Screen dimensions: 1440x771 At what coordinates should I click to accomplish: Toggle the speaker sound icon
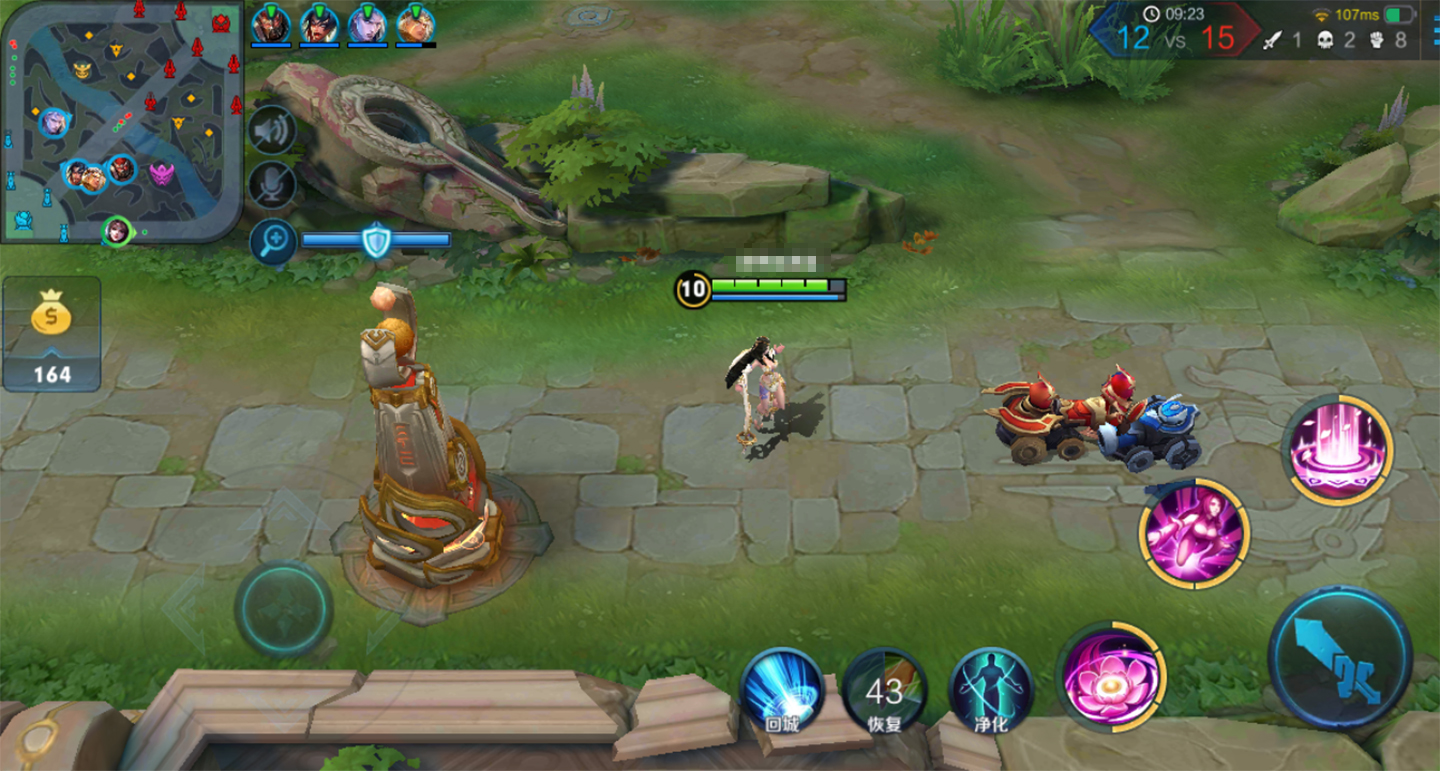pos(272,130)
